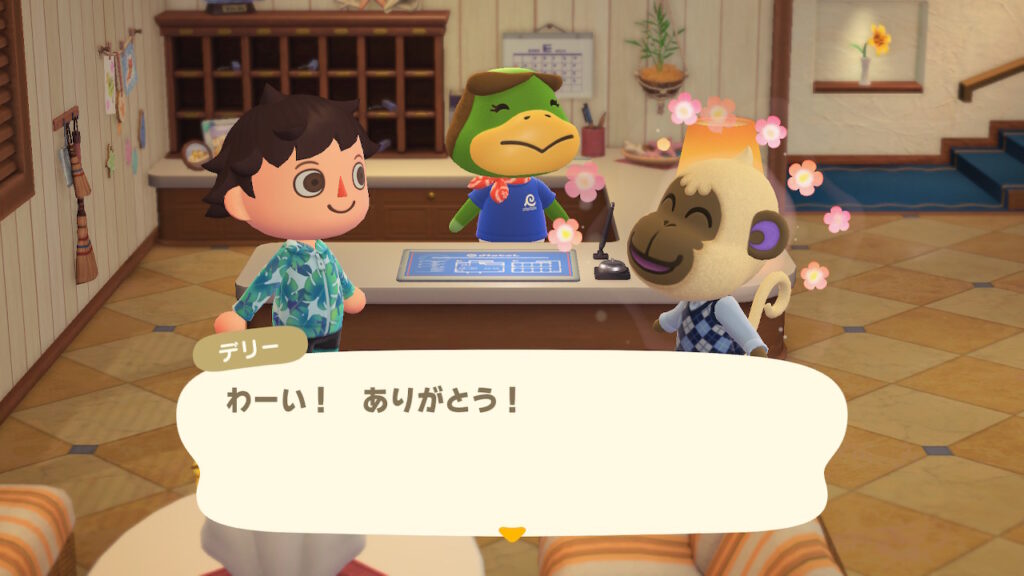Click the yellow continue arrow under the dialogue
Screen dimensions: 1024x576
[512, 534]
